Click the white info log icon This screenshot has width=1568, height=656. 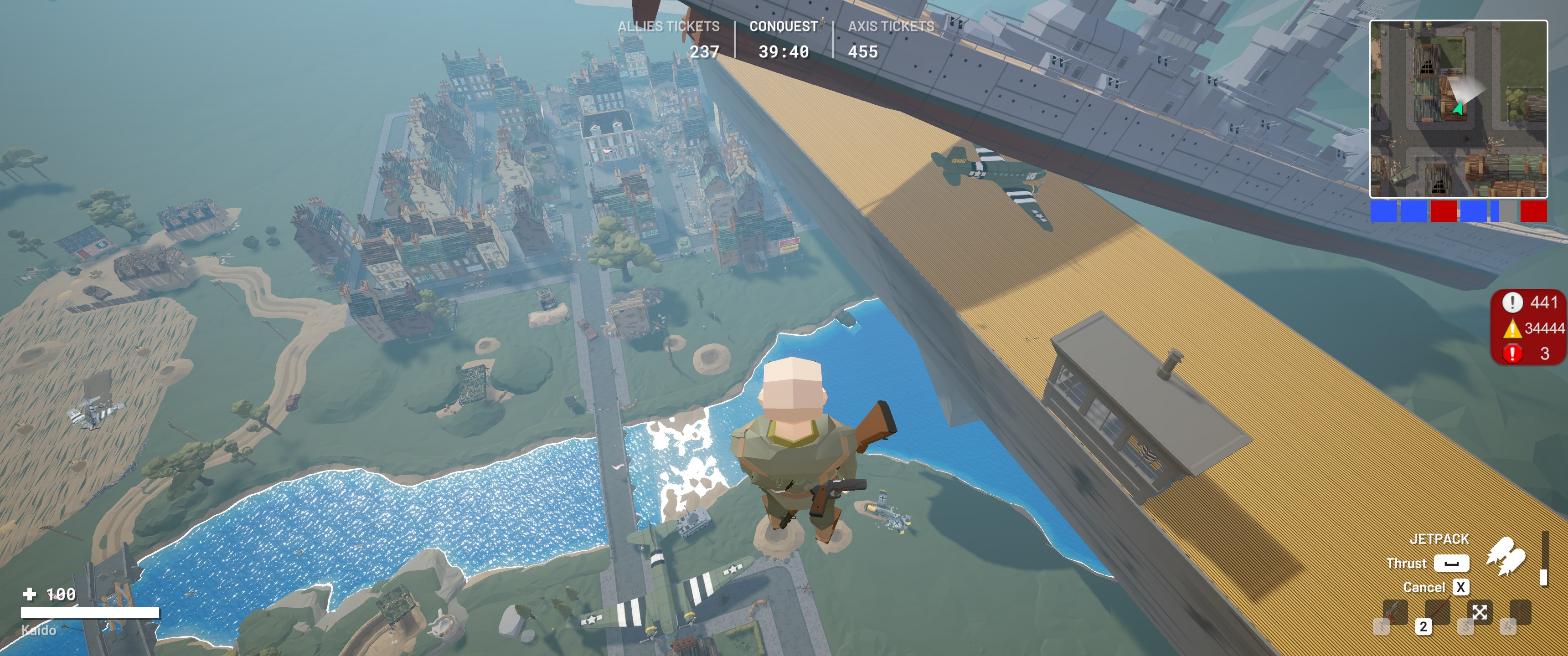coord(1512,302)
